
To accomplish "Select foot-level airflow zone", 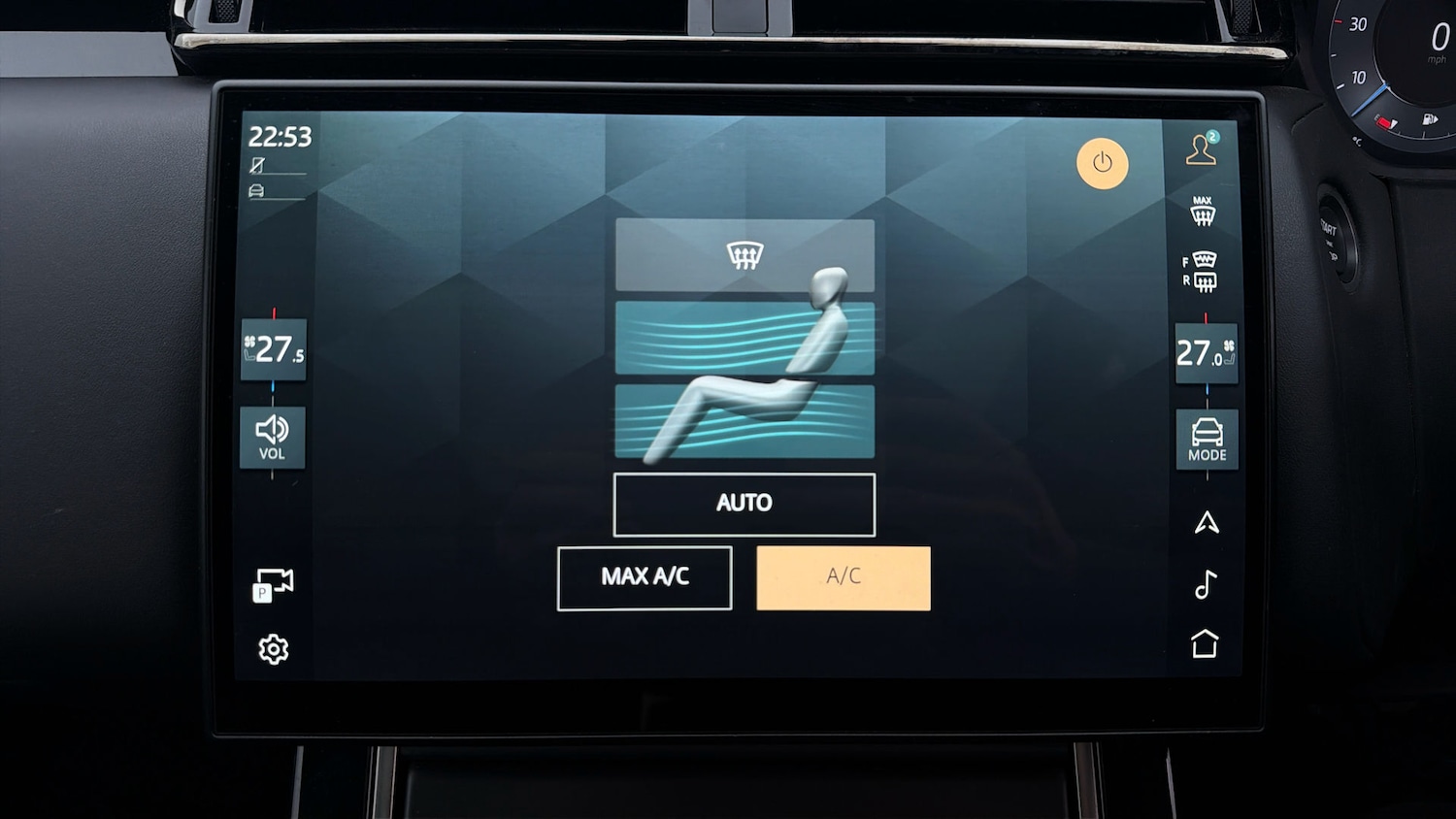I will [744, 421].
